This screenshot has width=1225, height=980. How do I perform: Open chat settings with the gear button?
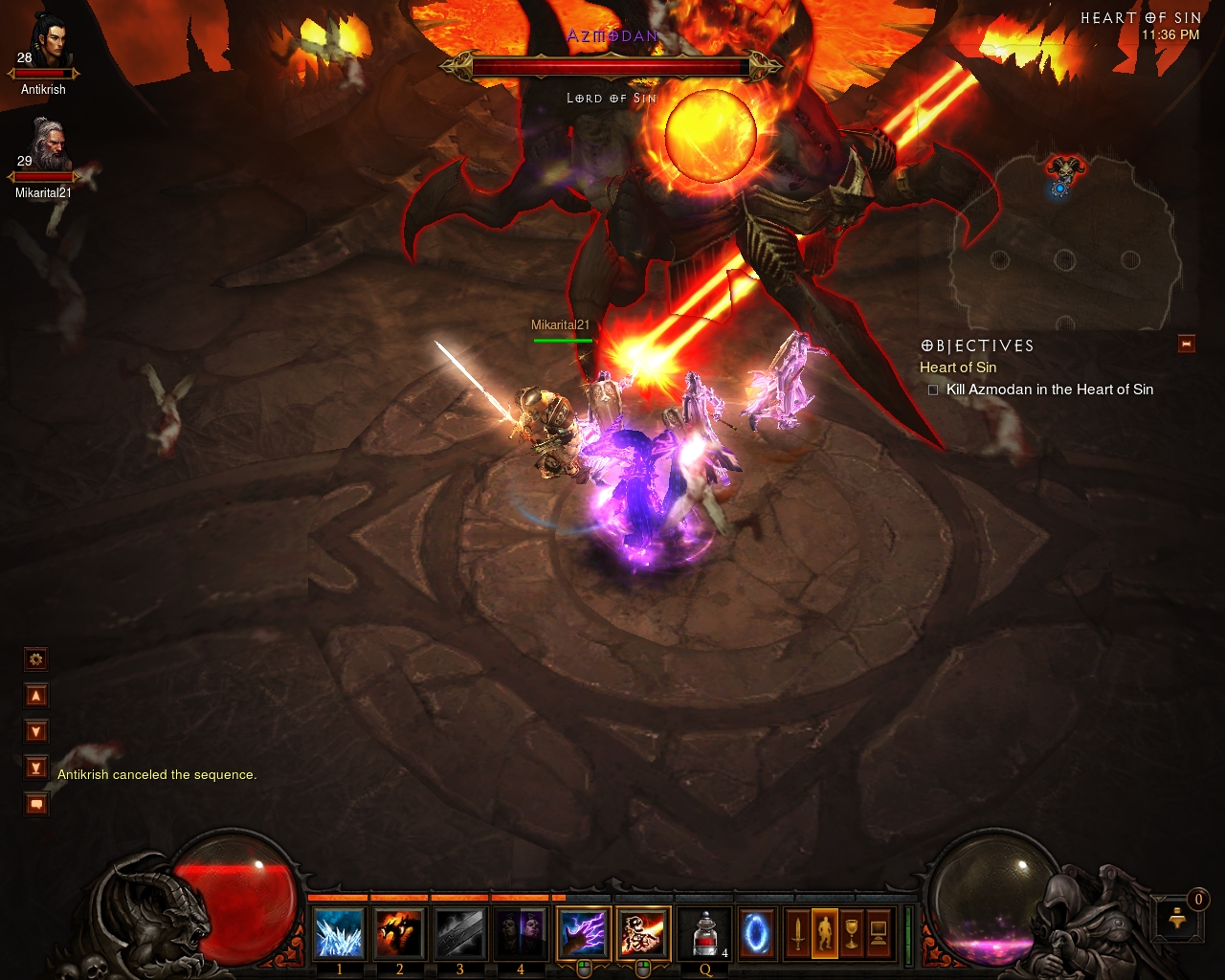click(x=36, y=659)
